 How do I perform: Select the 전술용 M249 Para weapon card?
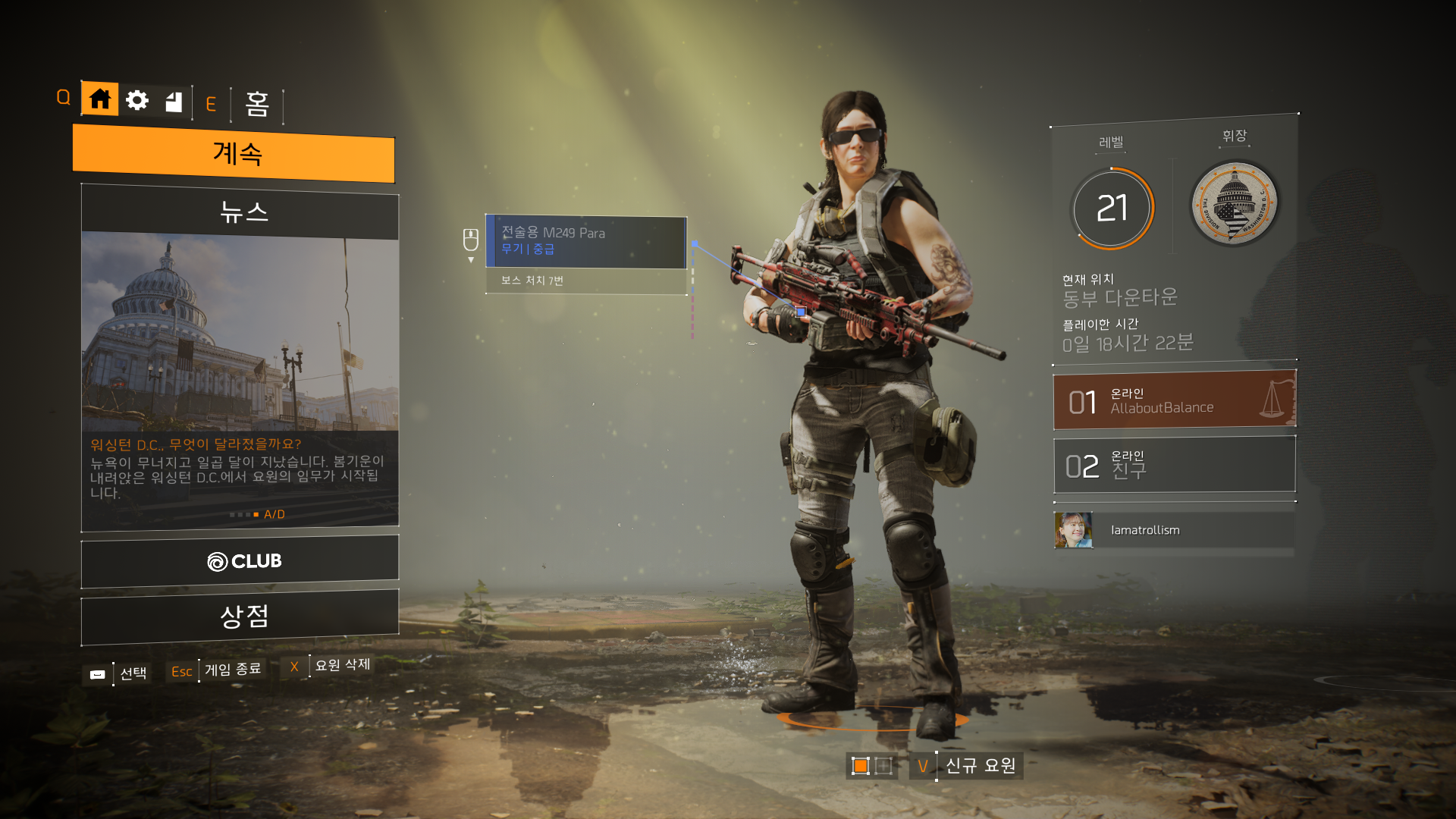tap(585, 241)
